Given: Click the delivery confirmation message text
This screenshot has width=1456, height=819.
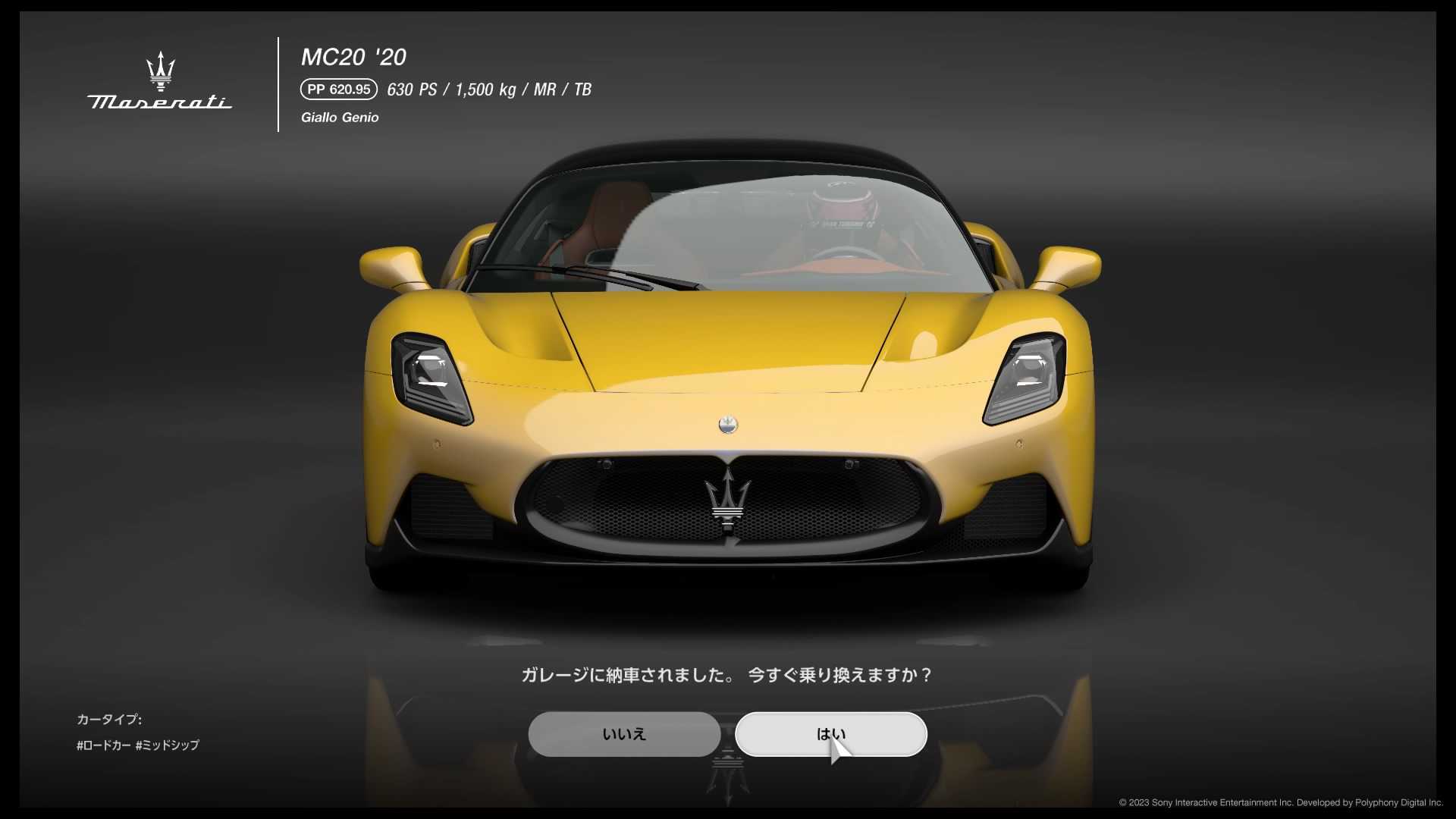Looking at the screenshot, I should tap(726, 676).
